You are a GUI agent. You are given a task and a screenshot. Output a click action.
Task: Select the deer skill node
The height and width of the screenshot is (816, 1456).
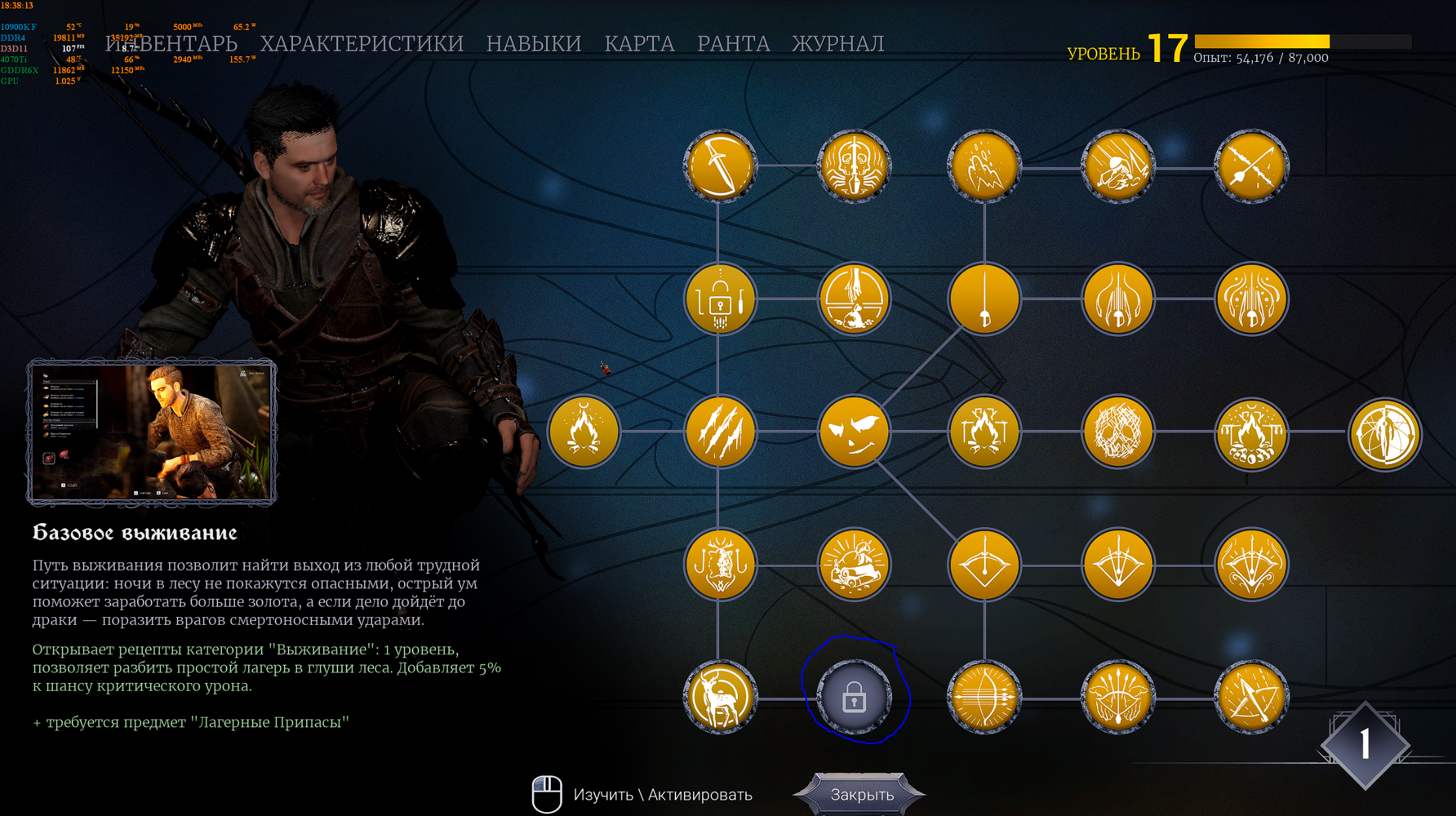pyautogui.click(x=720, y=697)
